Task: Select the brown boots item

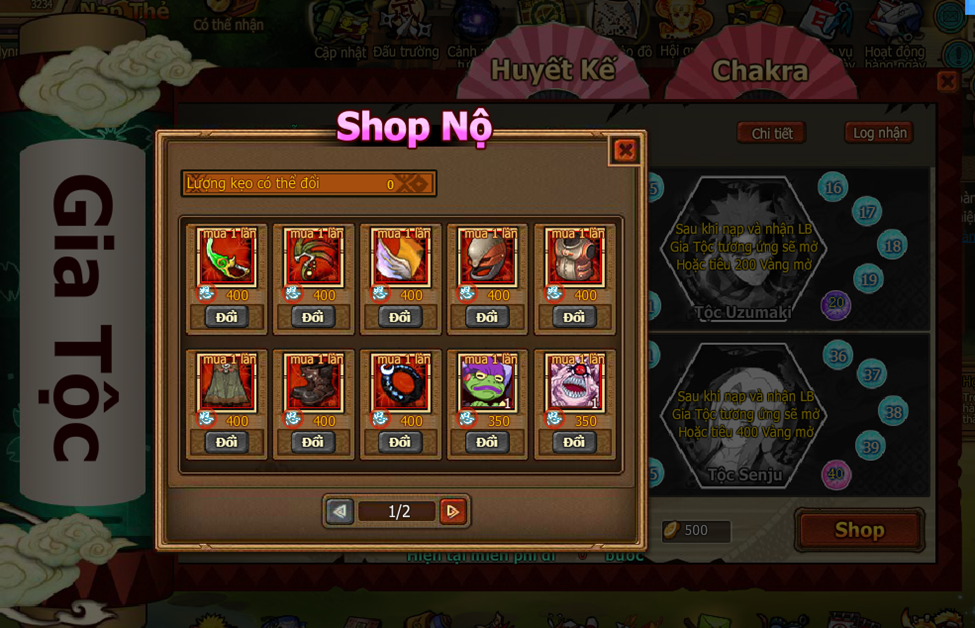Action: click(x=314, y=384)
